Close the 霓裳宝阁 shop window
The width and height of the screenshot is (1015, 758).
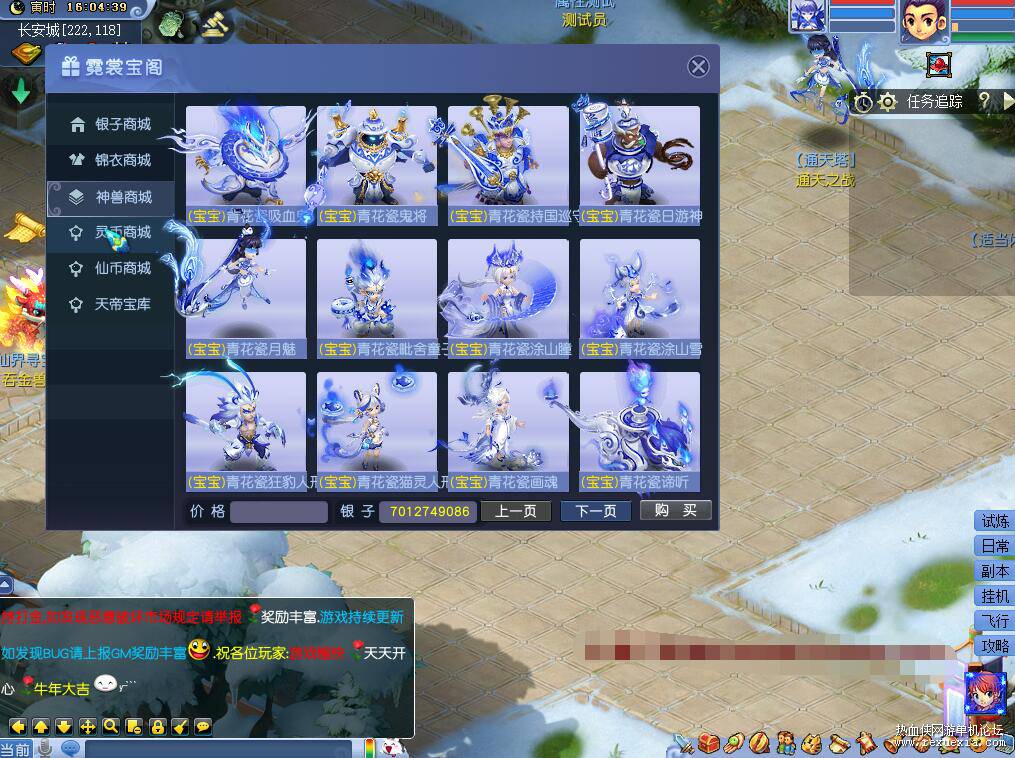pos(699,67)
